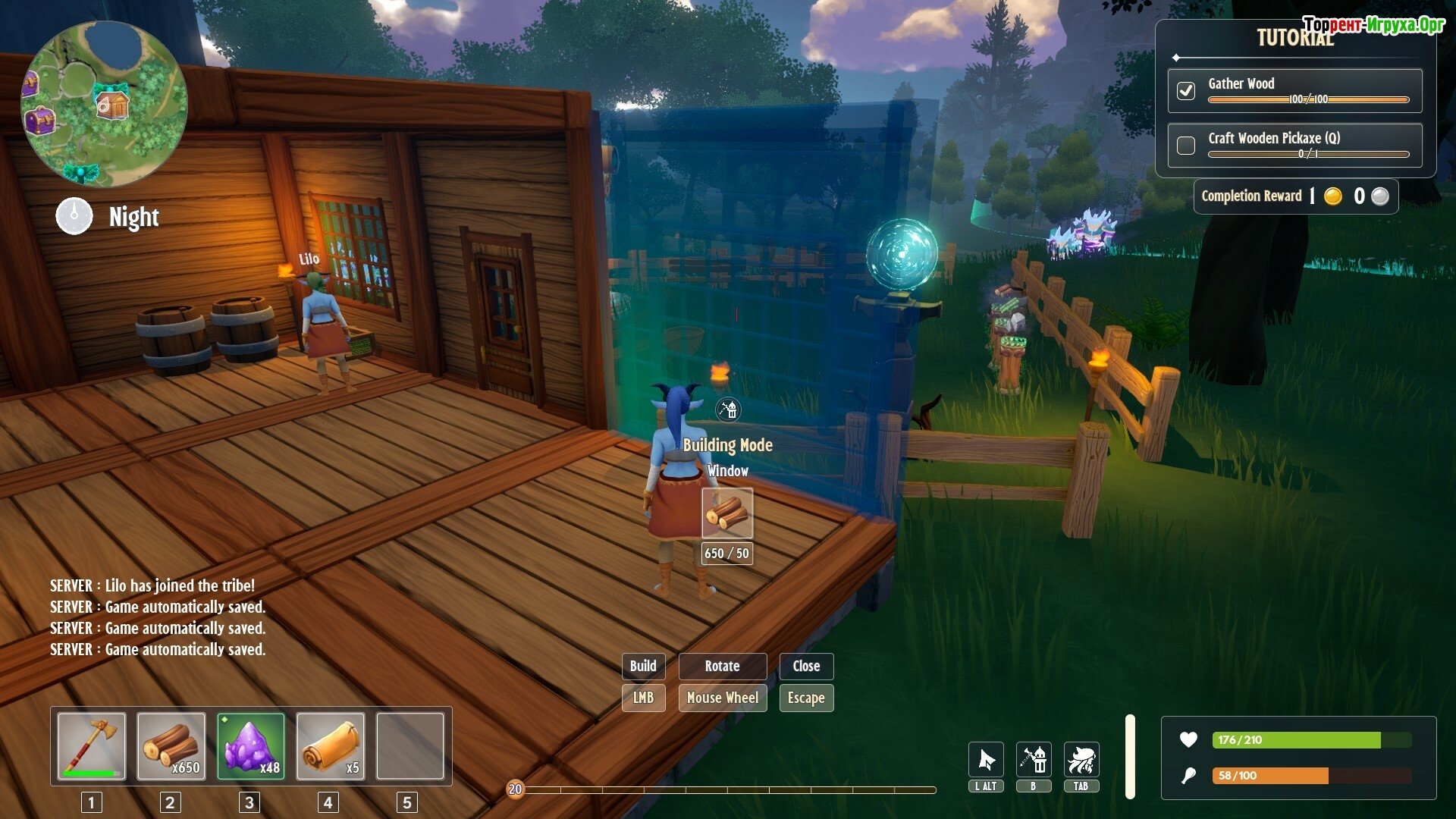Open the server chat log

[x=158, y=617]
